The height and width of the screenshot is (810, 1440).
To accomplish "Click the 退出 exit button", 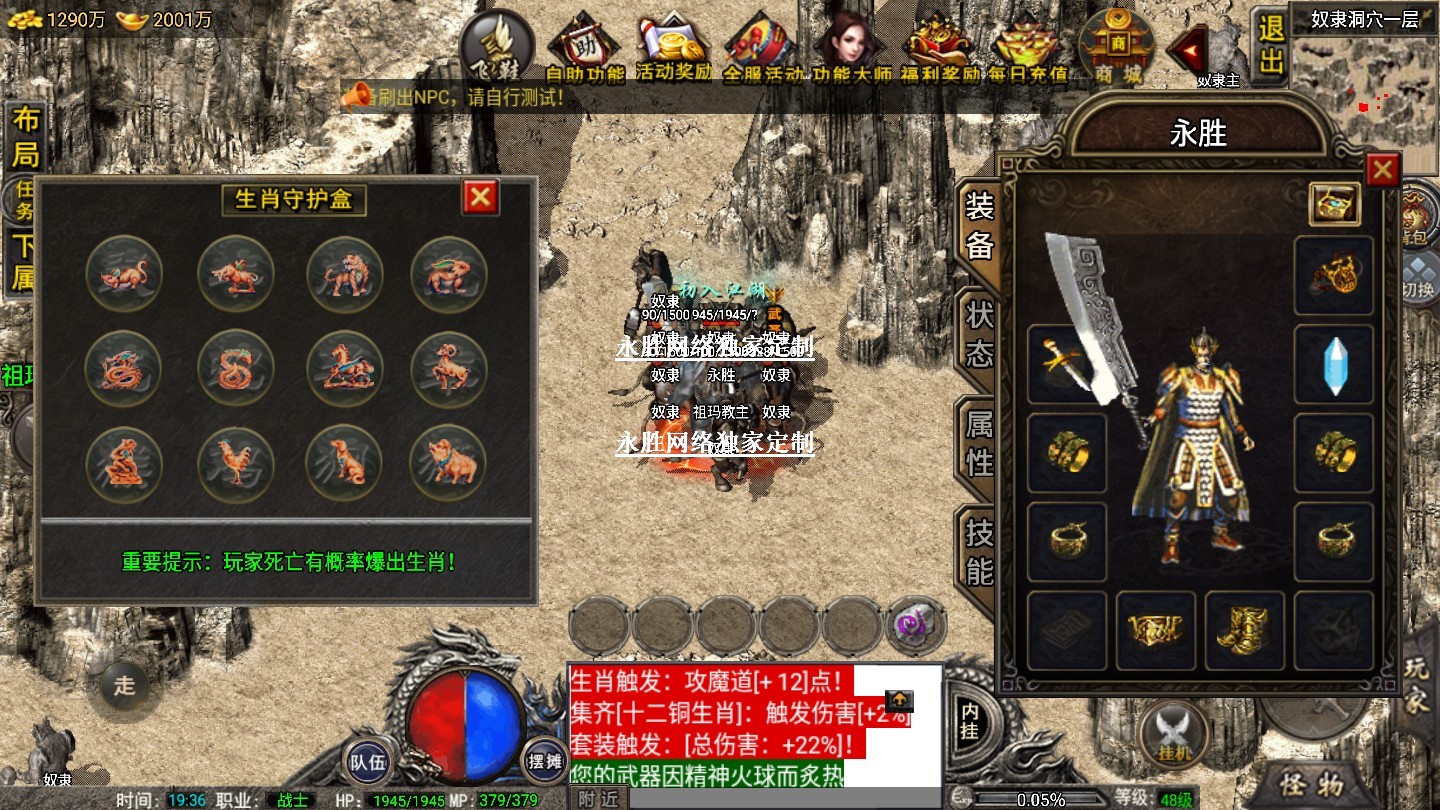I will point(1271,45).
